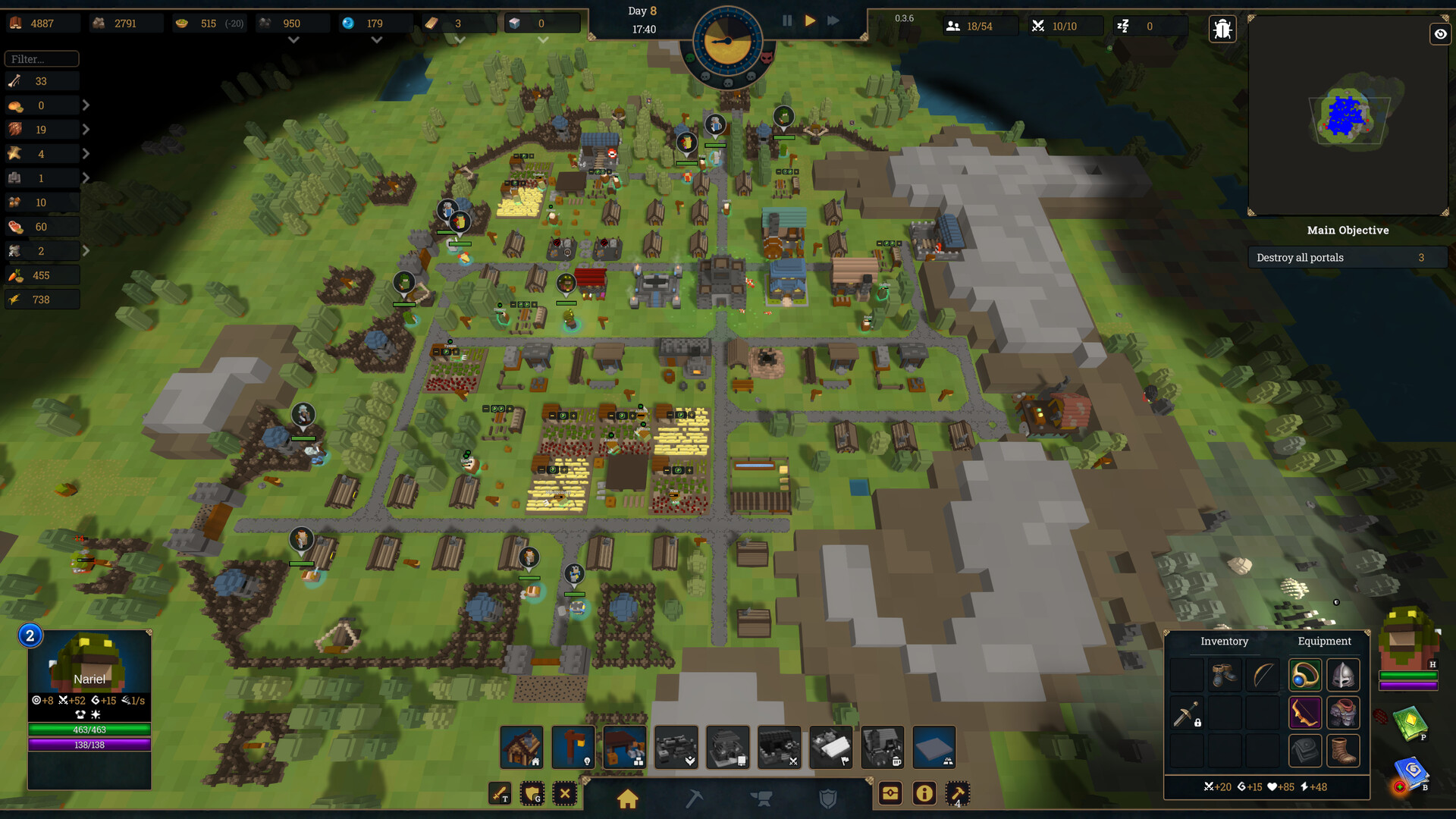Image resolution: width=1456 pixels, height=819 pixels.
Task: Expand the stone resource dropdown chevron
Action: point(293,39)
